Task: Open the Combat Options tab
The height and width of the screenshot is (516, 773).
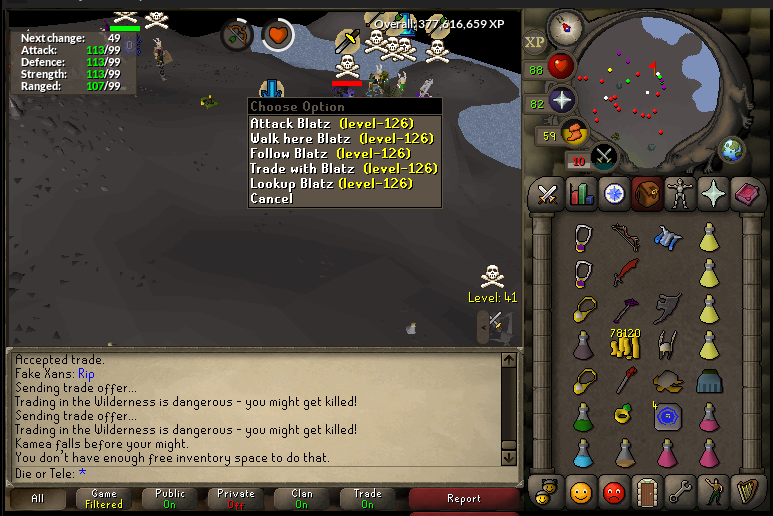Action: (x=548, y=192)
